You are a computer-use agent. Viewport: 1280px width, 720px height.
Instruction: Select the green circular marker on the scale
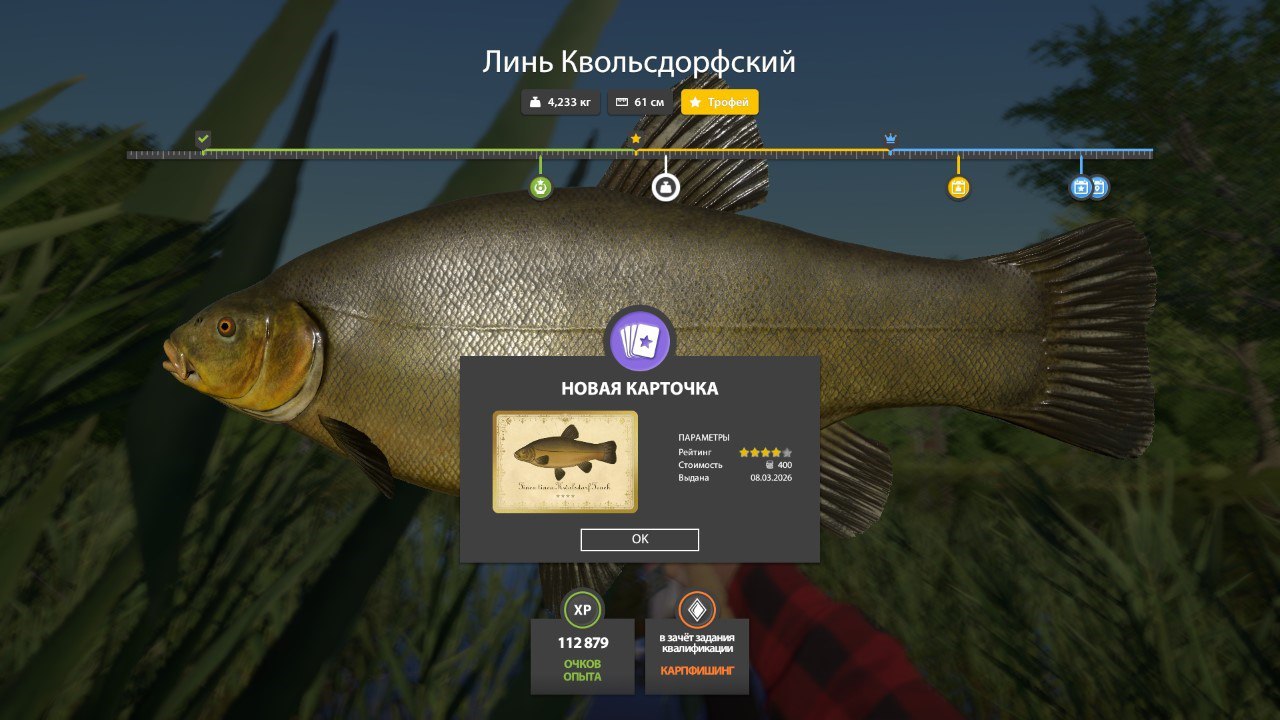[541, 187]
